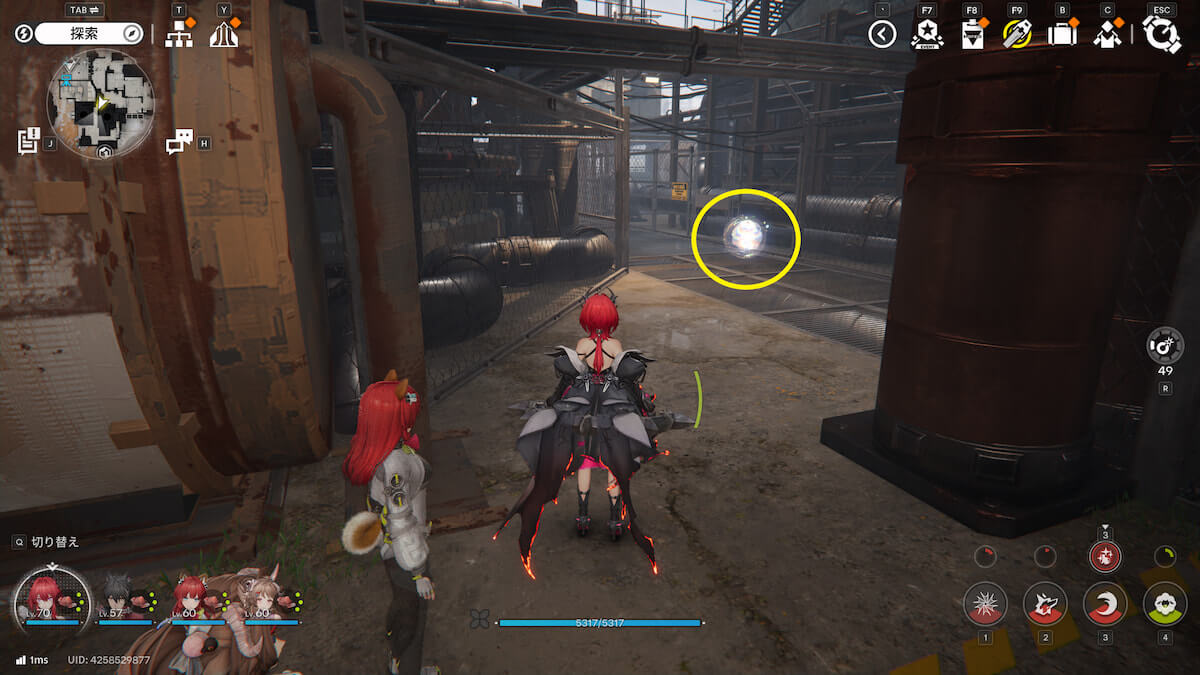Open the character icon next to the suitcase

point(1107,35)
